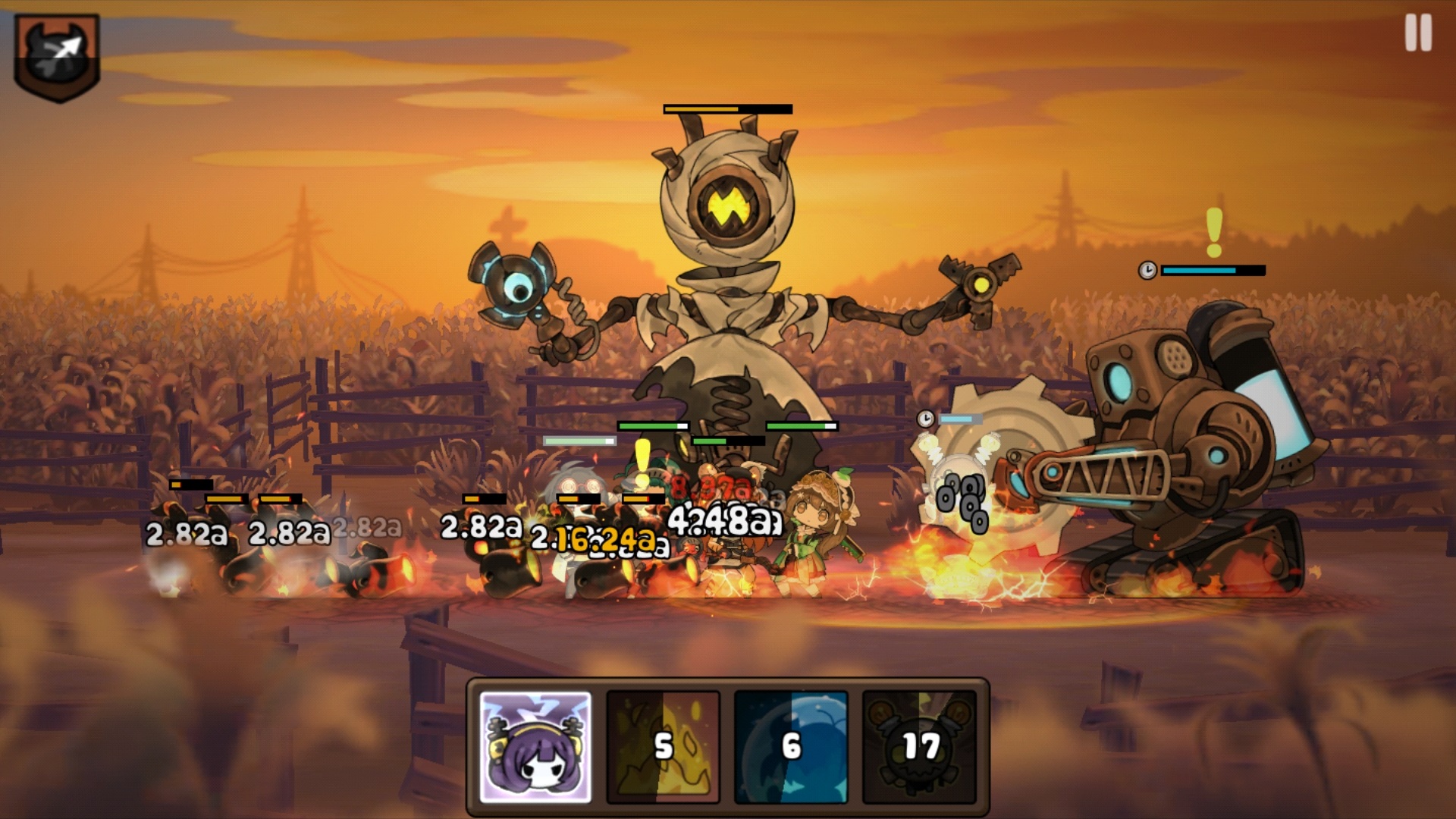The width and height of the screenshot is (1456, 819).
Task: Toggle the black cat arrow badge
Action: pyautogui.click(x=57, y=57)
